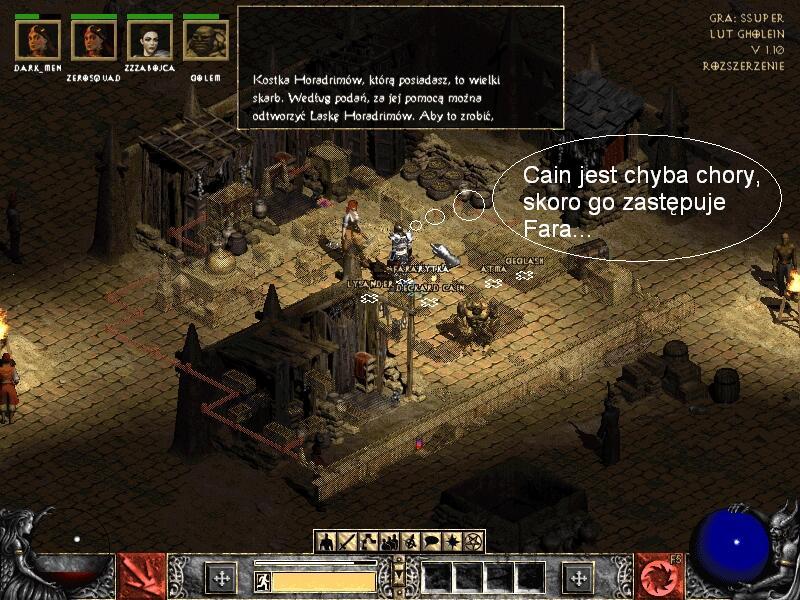The height and width of the screenshot is (600, 800).
Task: Select the ZeroSquad party portrait
Action: tap(94, 40)
